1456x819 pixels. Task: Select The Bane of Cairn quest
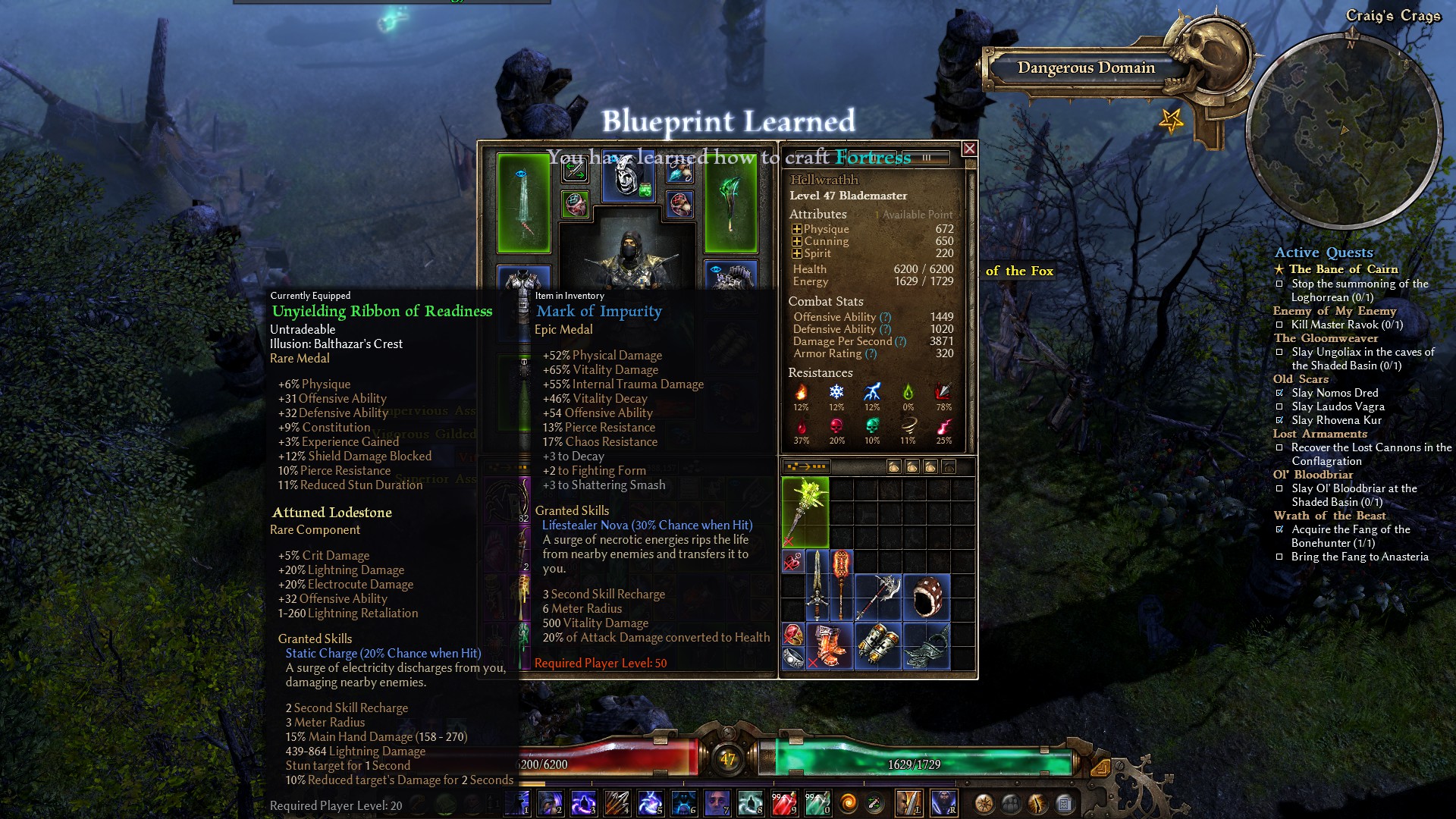(x=1343, y=269)
